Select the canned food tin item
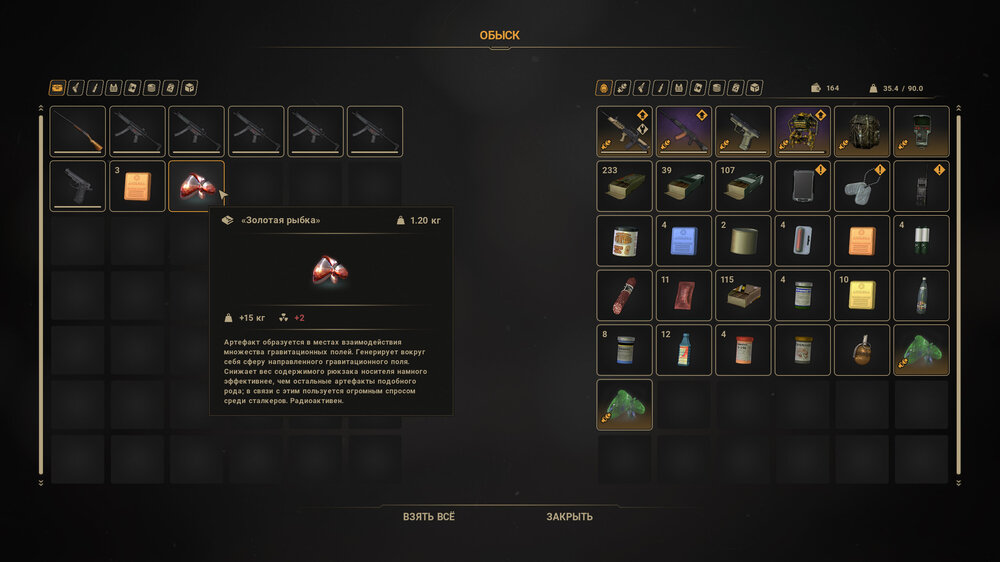1000x562 pixels. click(x=625, y=241)
